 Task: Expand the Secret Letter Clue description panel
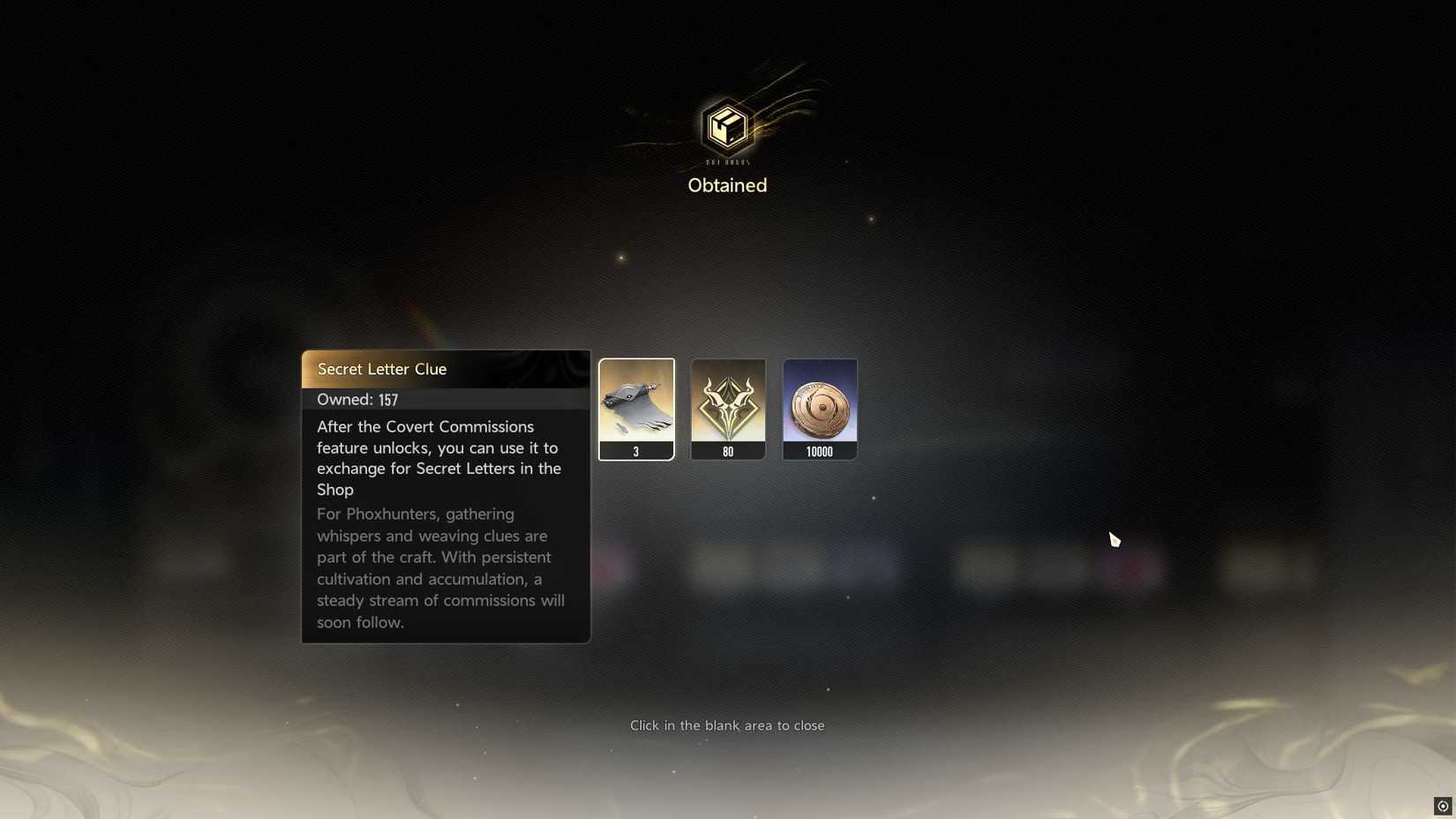click(446, 494)
